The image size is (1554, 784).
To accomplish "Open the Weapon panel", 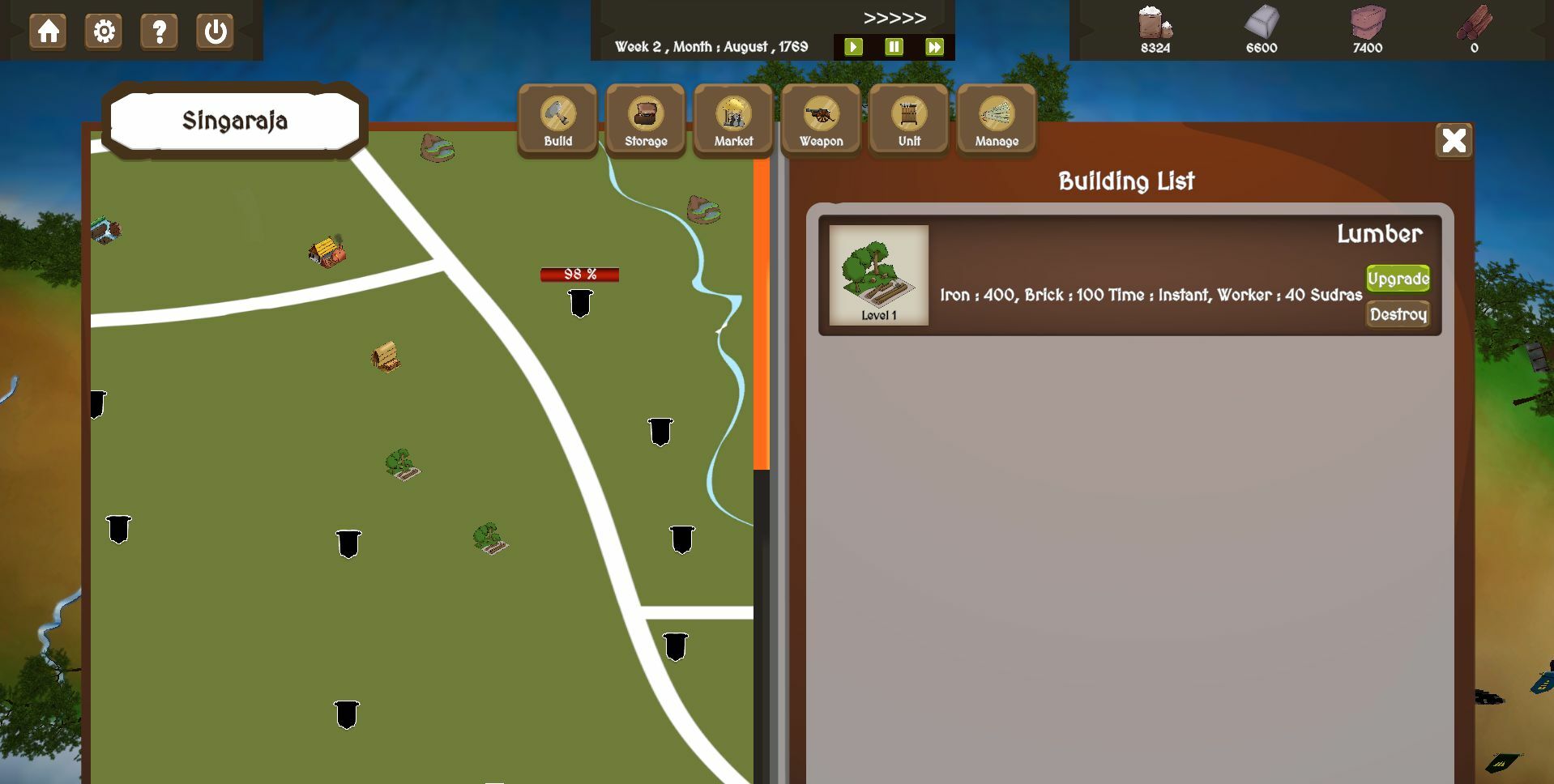I will tap(820, 118).
